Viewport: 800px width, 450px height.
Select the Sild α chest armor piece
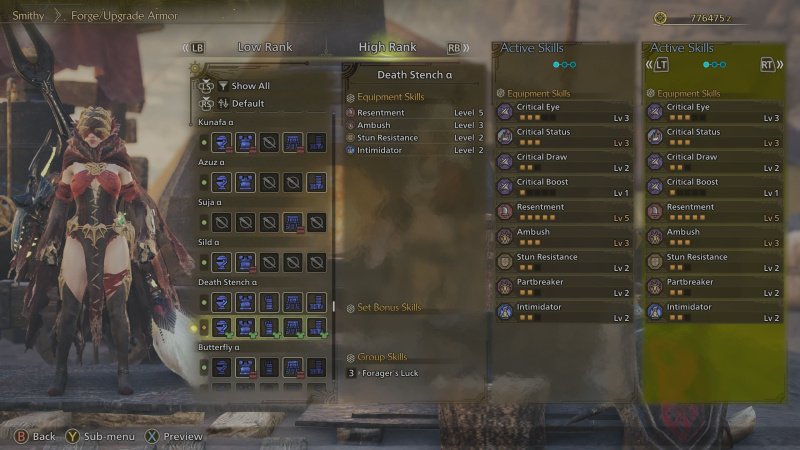click(x=245, y=262)
